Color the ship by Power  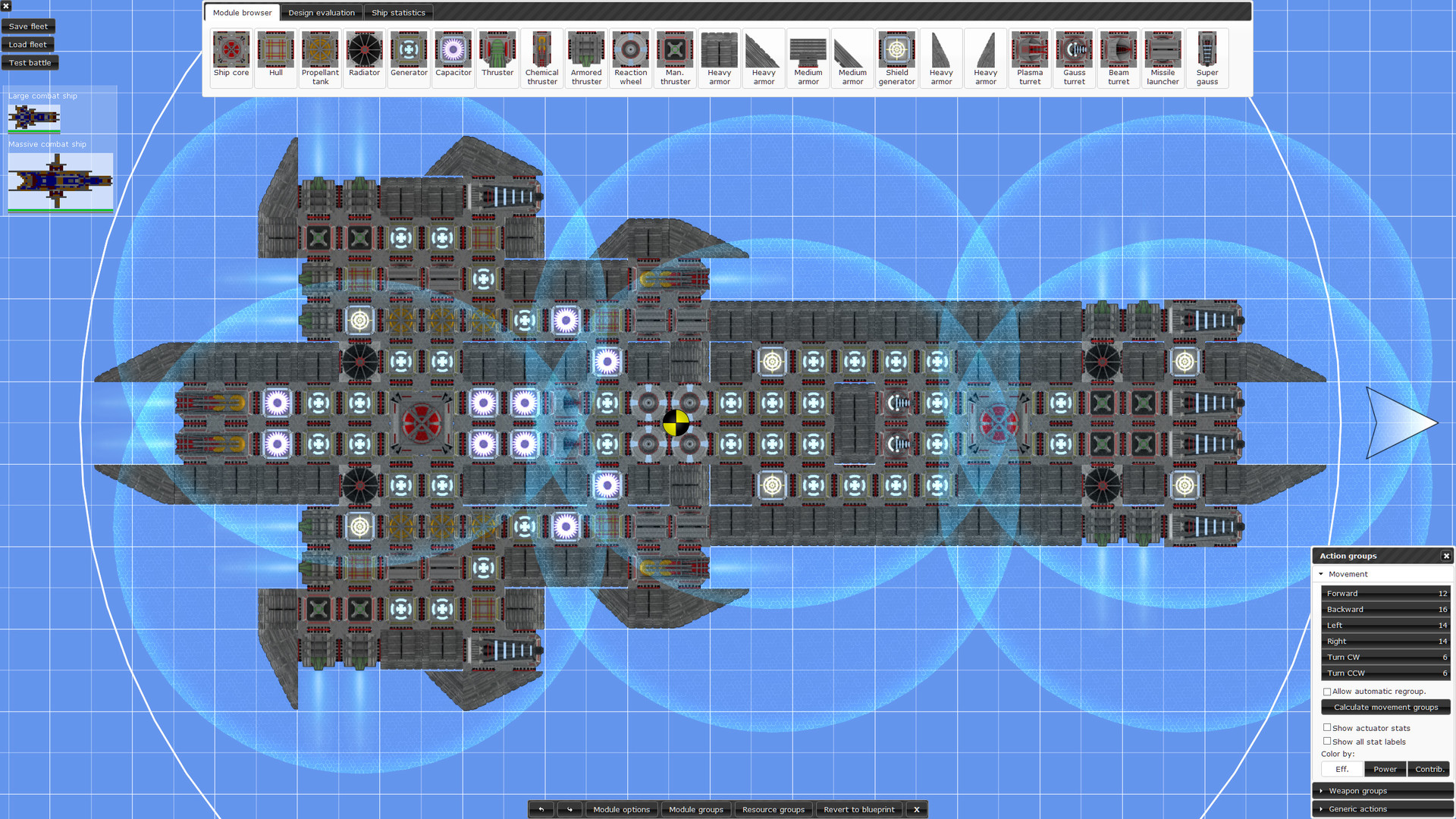pyautogui.click(x=1385, y=768)
